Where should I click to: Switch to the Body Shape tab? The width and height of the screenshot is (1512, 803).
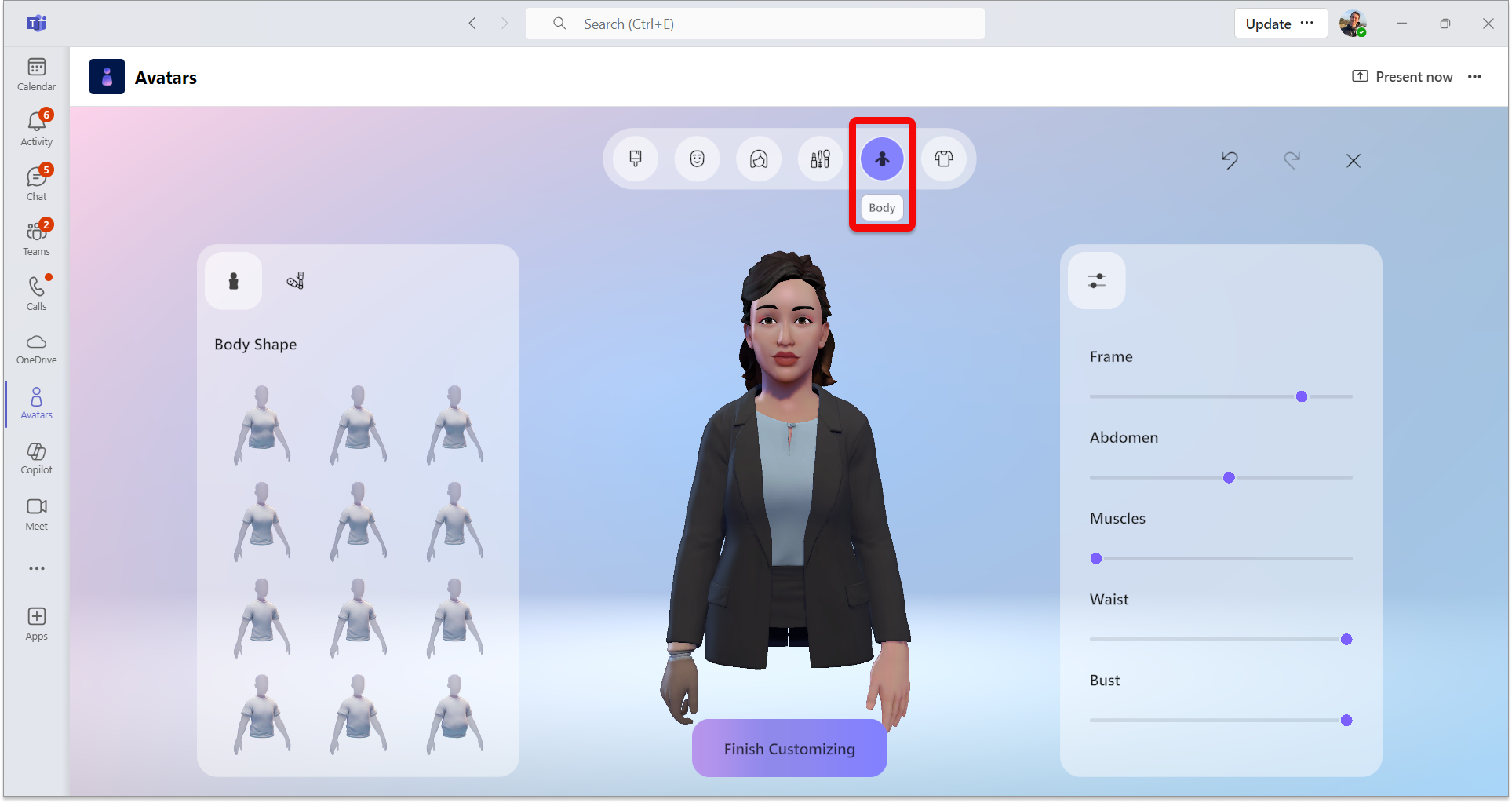coord(233,280)
